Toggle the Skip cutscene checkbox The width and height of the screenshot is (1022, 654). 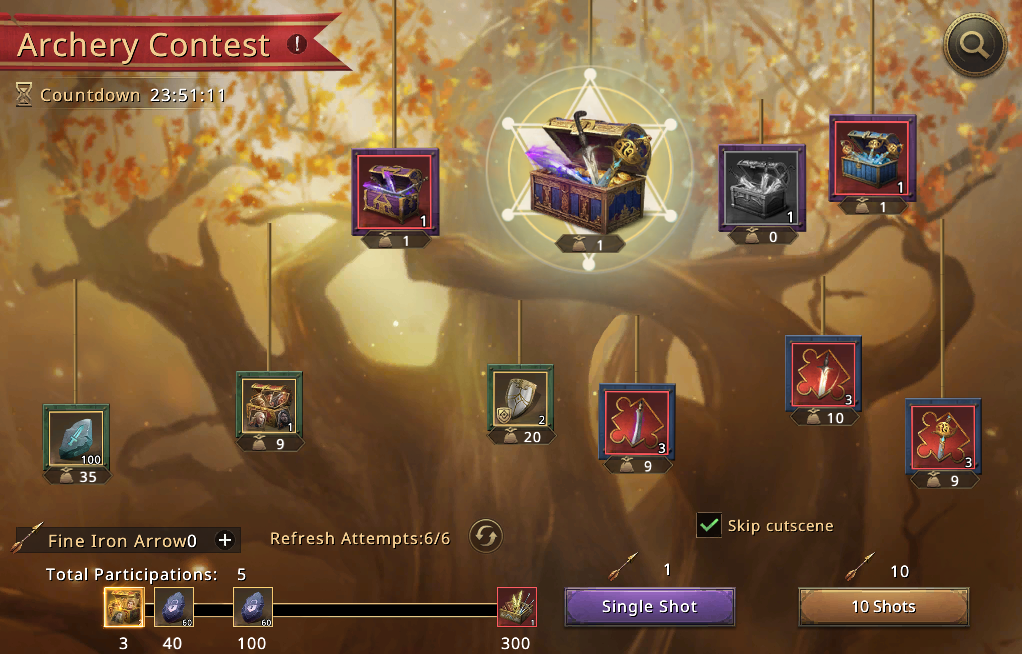pyautogui.click(x=709, y=525)
